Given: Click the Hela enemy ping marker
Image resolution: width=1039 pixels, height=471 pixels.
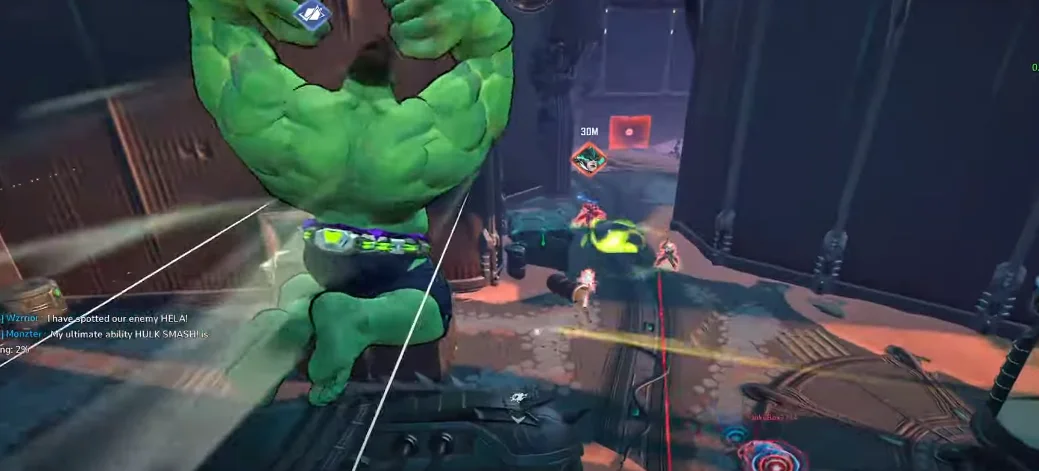Looking at the screenshot, I should 588,158.
